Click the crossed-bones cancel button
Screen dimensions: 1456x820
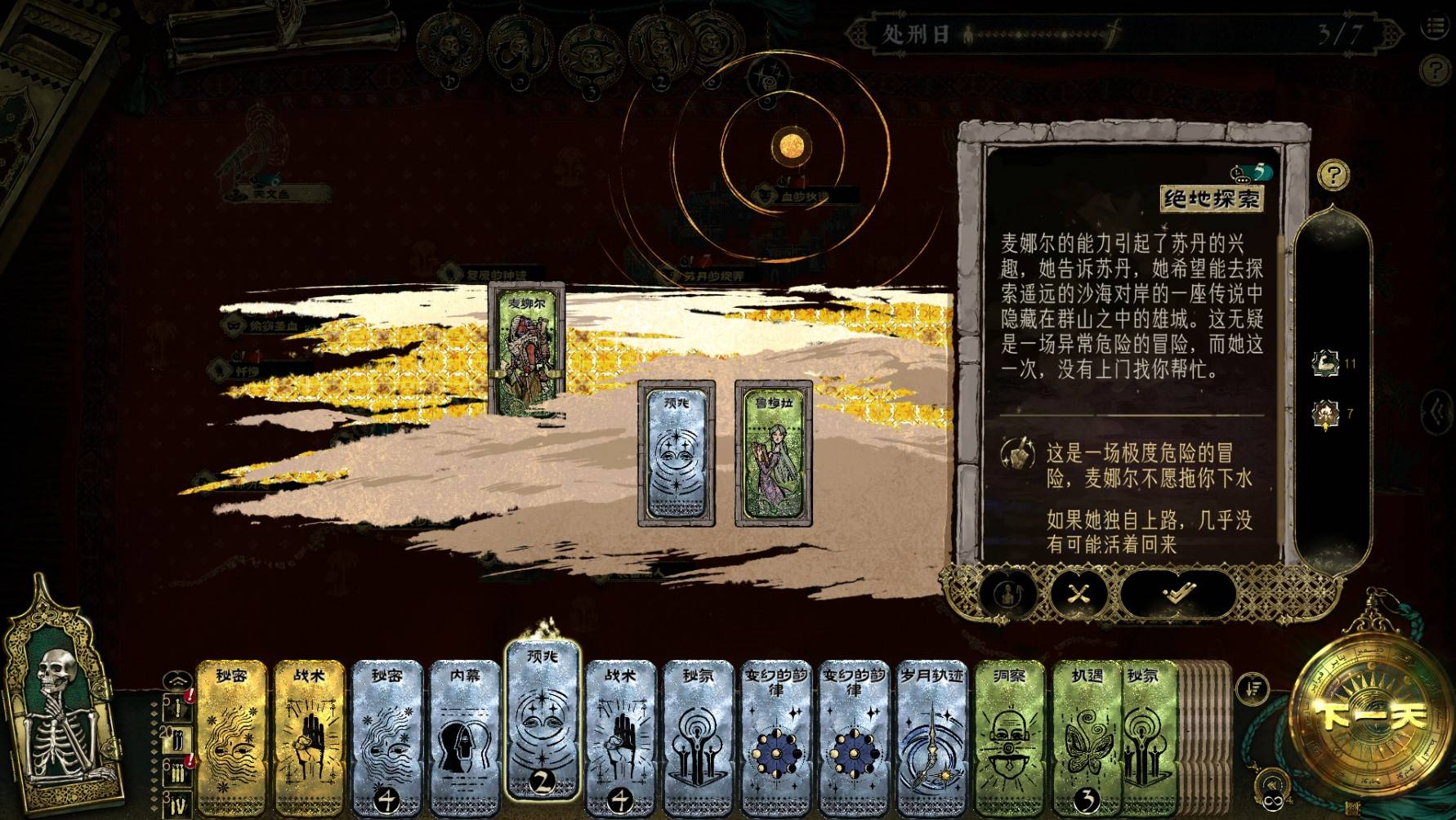1079,593
